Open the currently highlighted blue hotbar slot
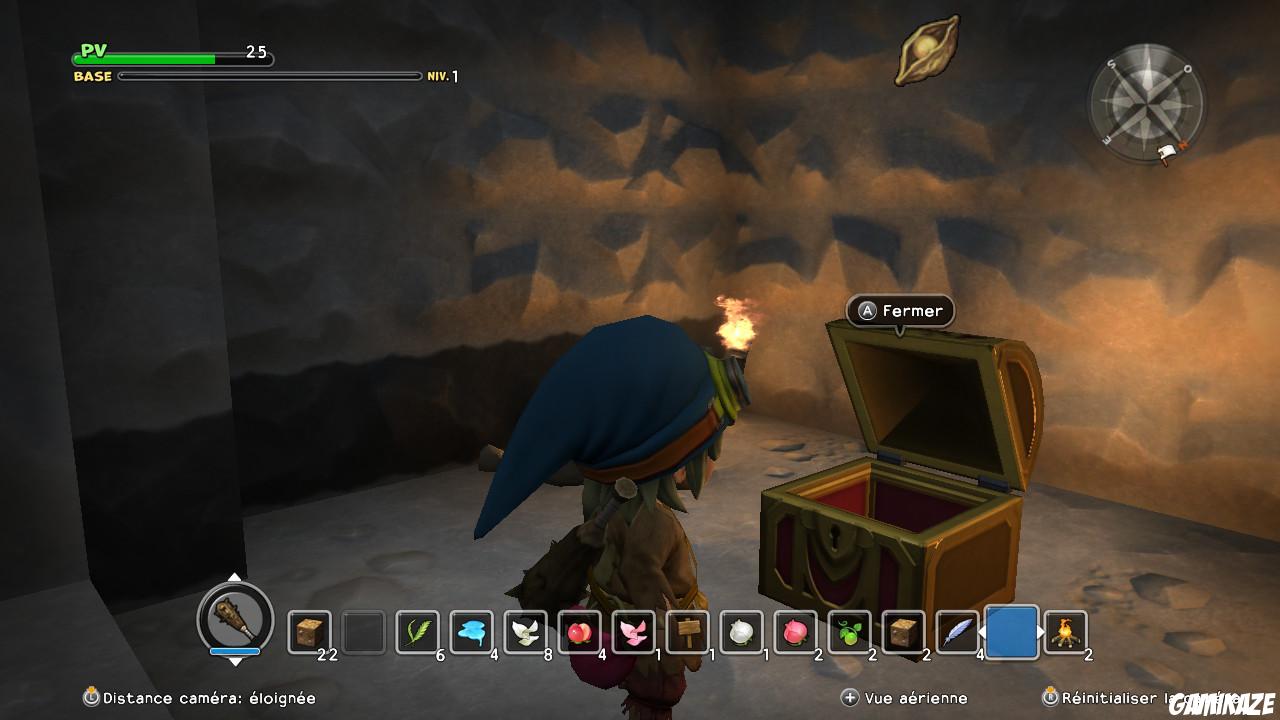This screenshot has width=1280, height=720. pos(1013,633)
